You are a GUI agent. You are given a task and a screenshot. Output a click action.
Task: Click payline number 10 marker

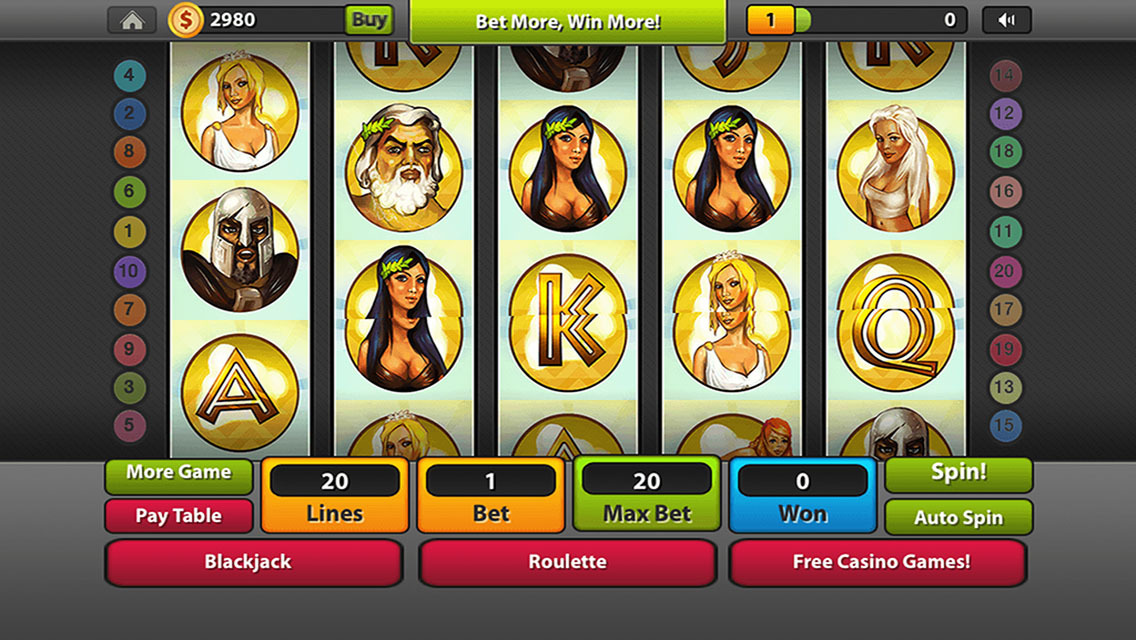point(129,270)
